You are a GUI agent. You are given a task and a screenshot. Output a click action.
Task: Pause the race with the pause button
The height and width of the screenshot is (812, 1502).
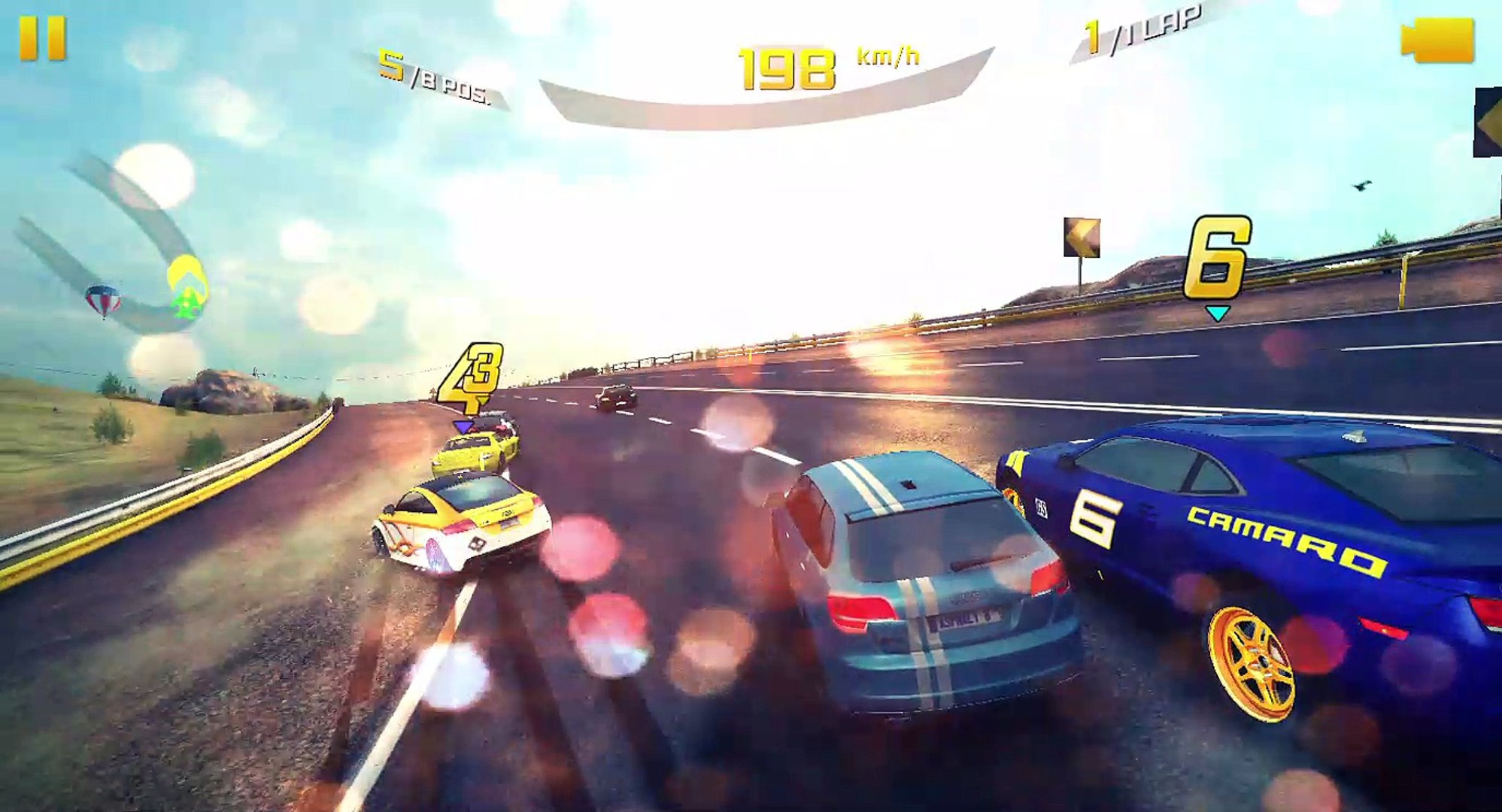43,38
